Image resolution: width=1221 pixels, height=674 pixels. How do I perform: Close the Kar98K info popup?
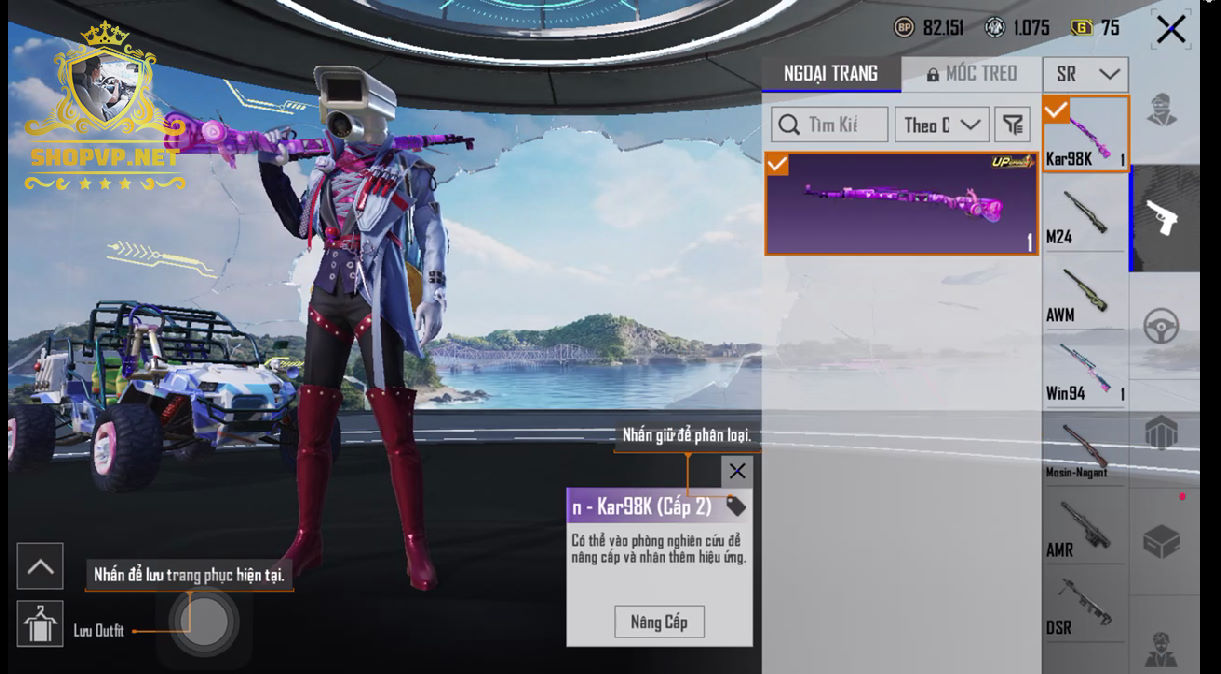coord(737,471)
